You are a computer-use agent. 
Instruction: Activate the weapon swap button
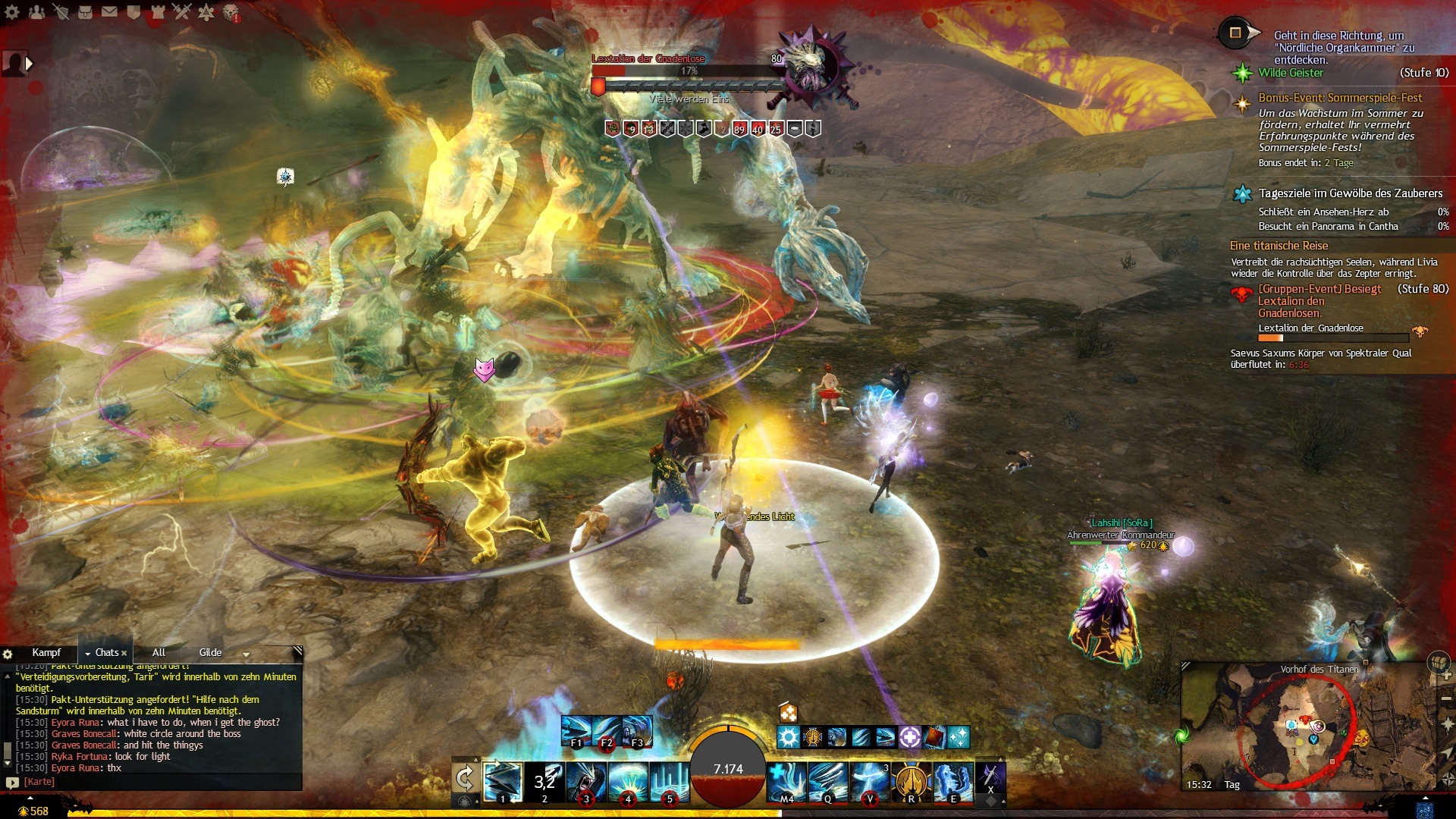pyautogui.click(x=464, y=778)
